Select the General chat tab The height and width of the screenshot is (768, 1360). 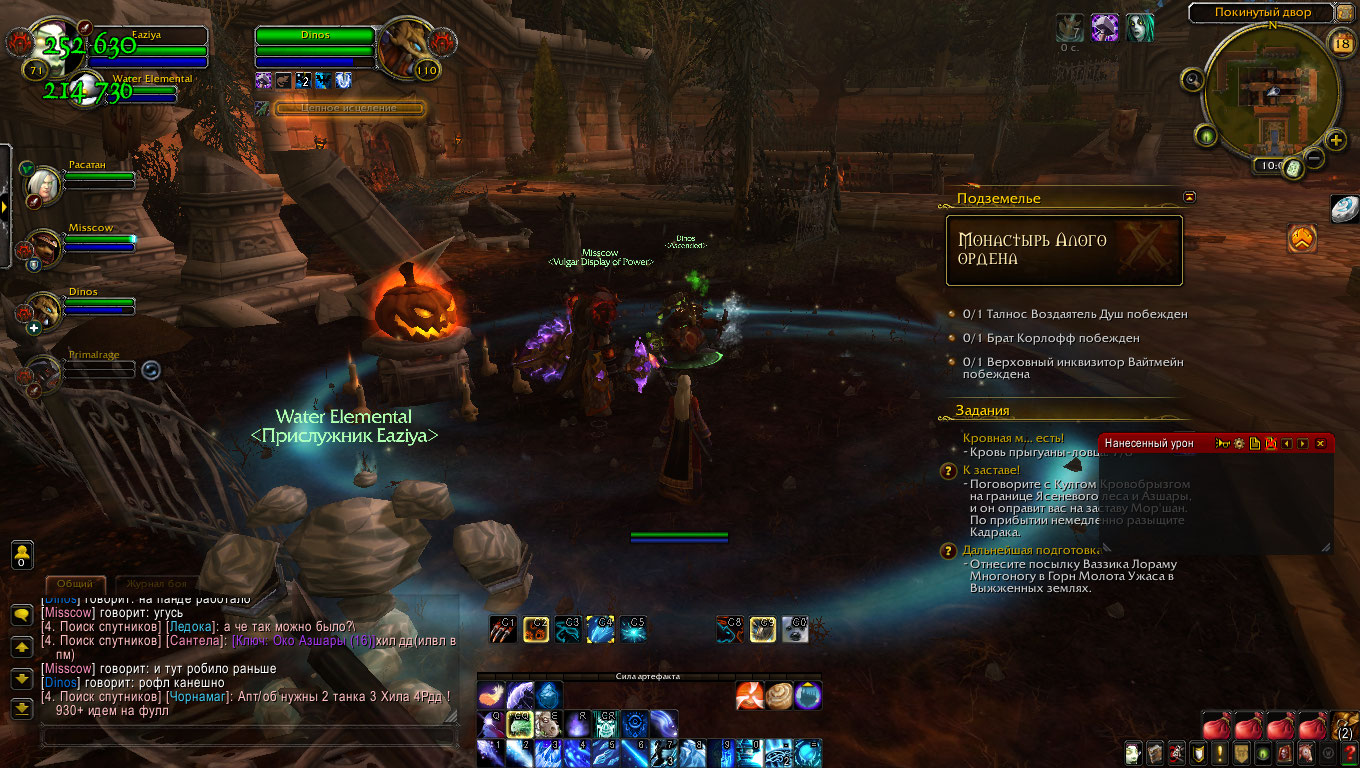(x=76, y=583)
